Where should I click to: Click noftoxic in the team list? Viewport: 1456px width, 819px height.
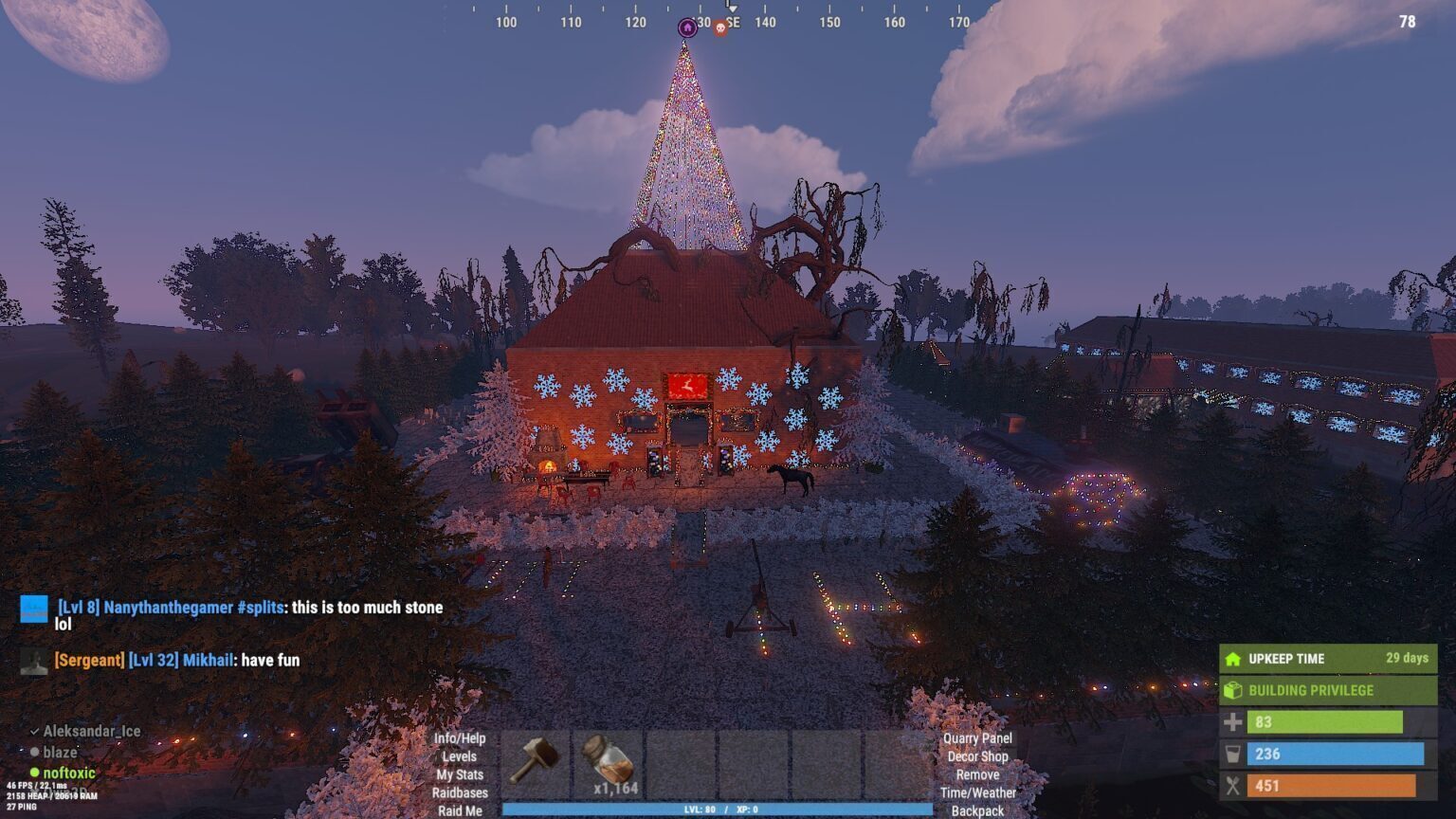[x=68, y=773]
